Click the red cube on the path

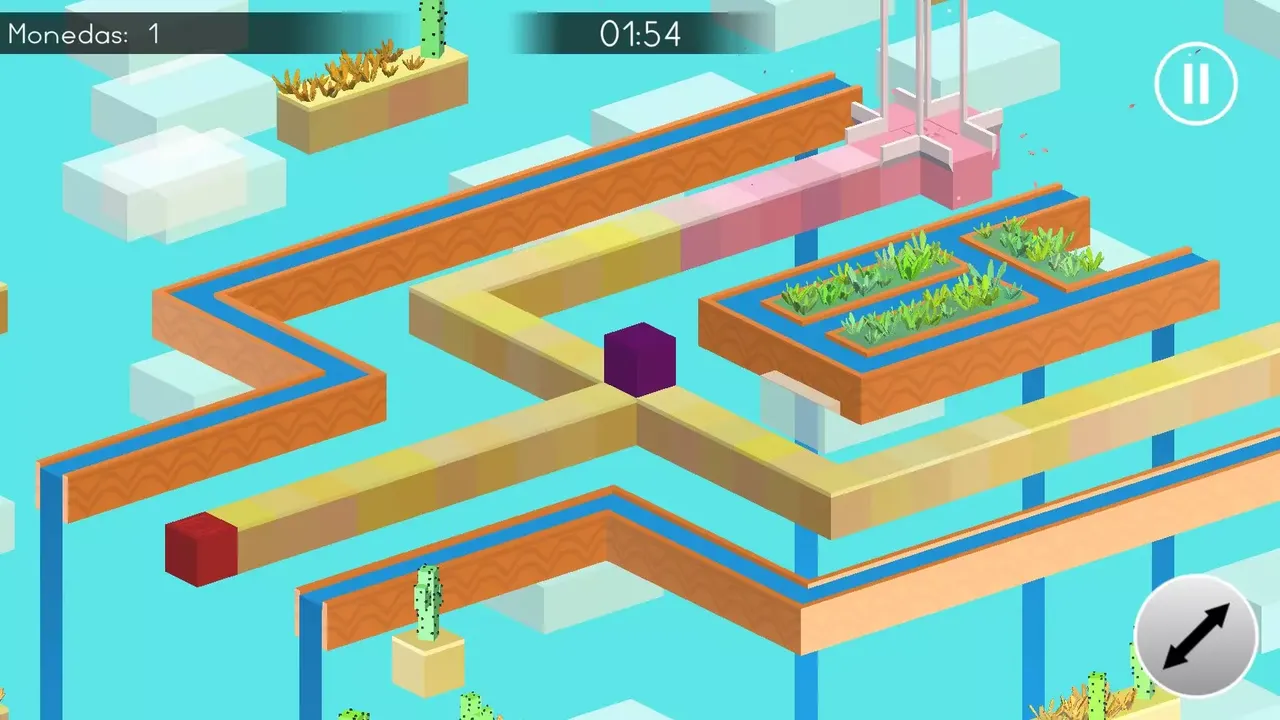click(x=198, y=546)
